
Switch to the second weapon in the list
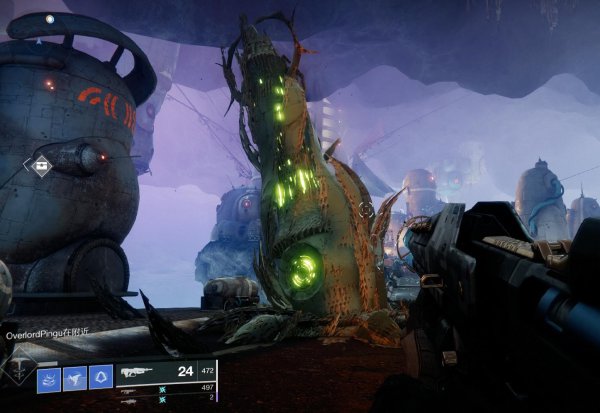tap(128, 388)
